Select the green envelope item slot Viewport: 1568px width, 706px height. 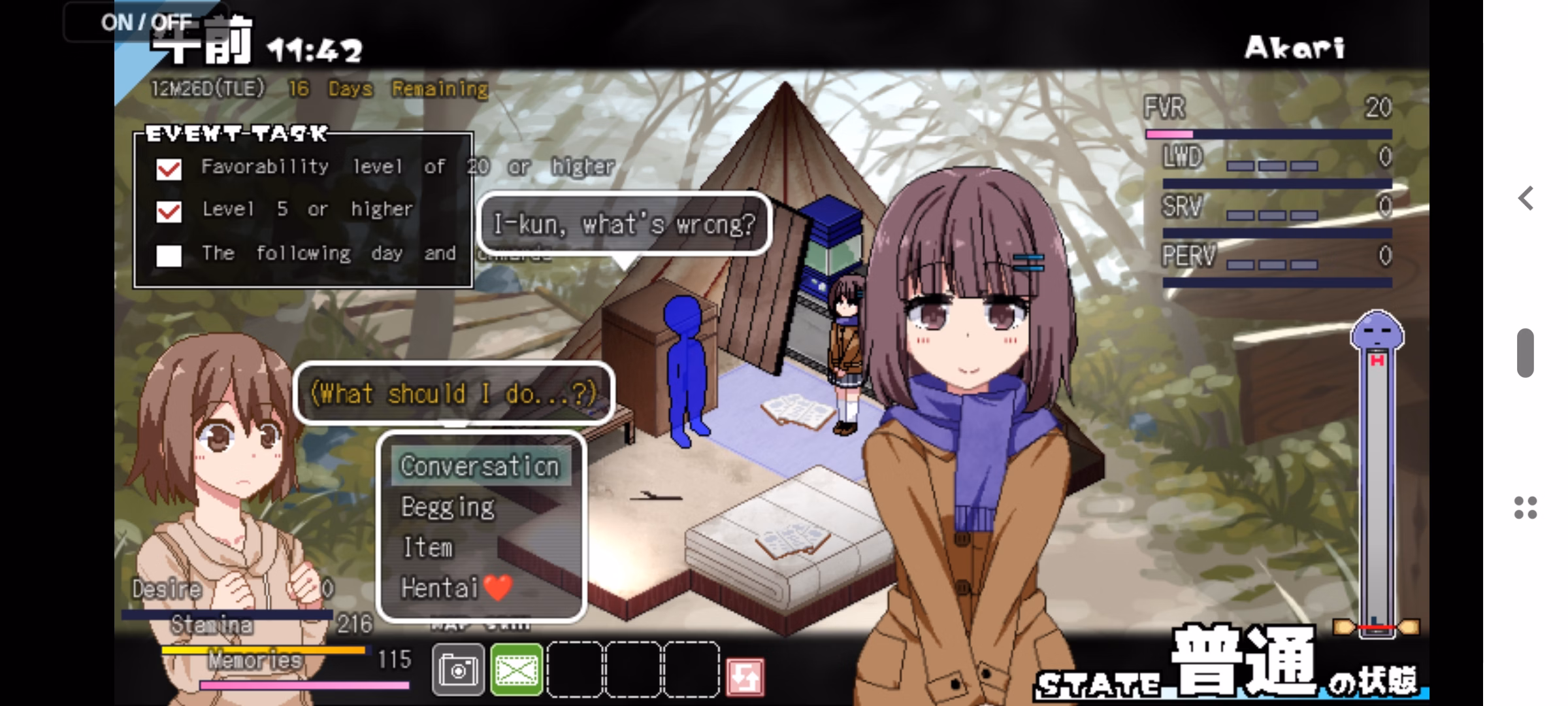pos(516,670)
